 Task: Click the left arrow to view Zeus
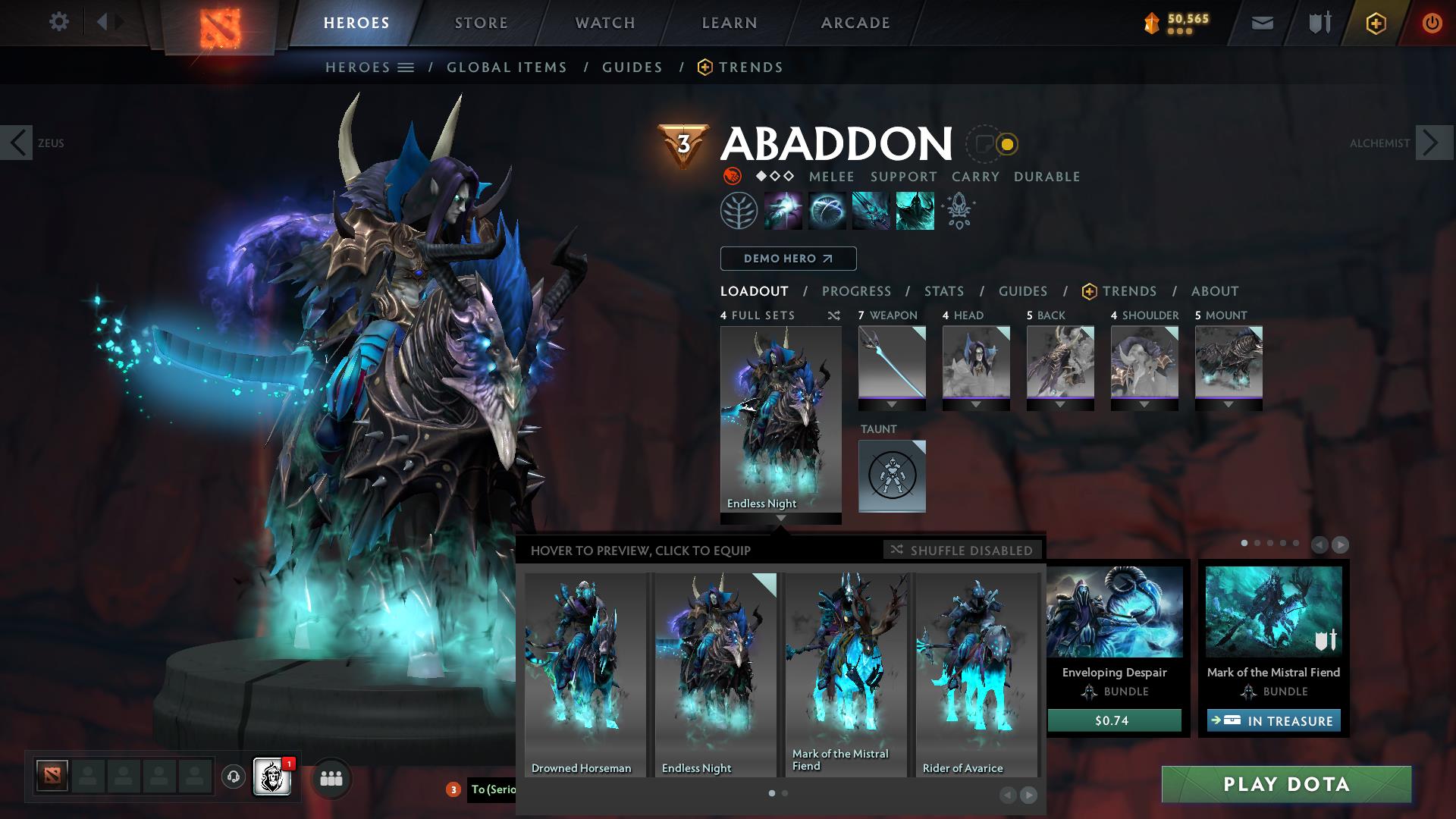(x=16, y=142)
